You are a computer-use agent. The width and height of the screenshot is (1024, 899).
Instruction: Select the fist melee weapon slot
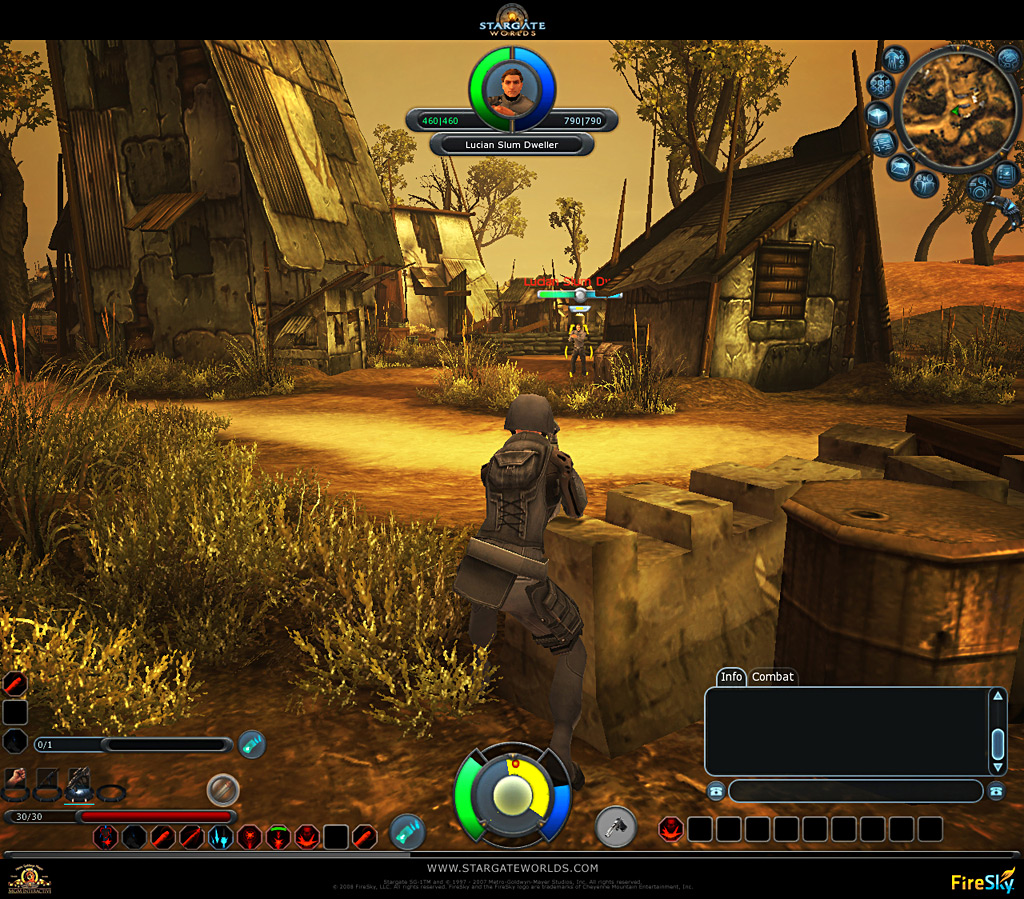coord(16,779)
